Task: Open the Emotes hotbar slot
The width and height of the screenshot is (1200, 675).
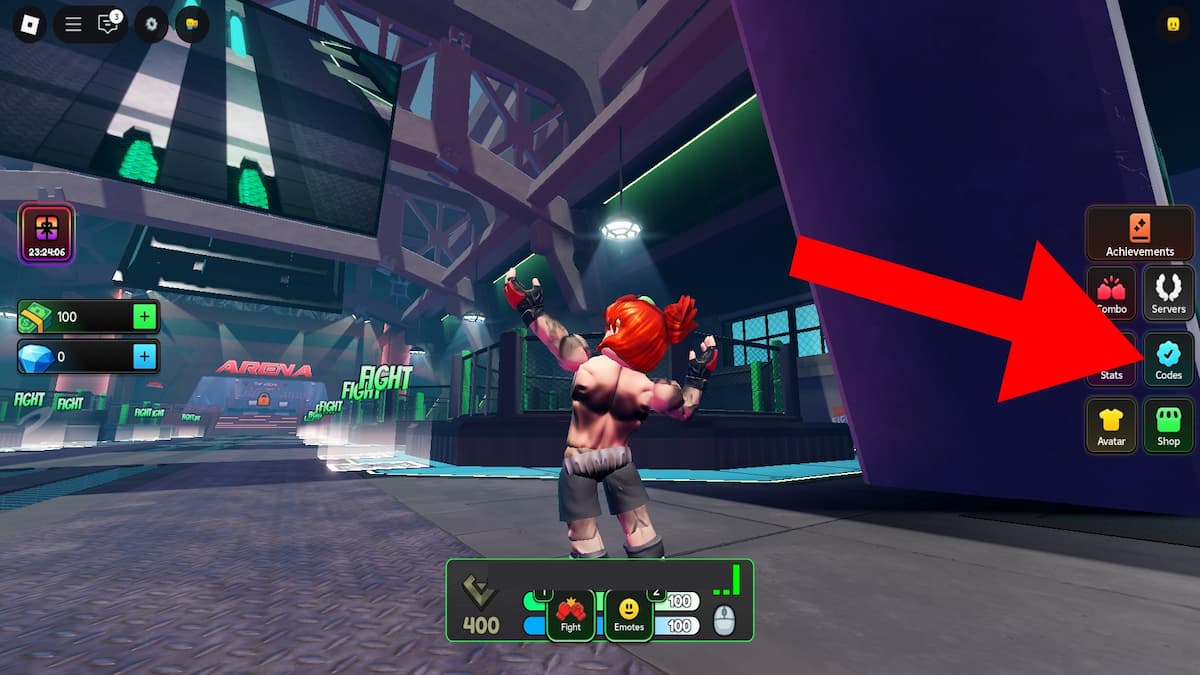Action: (x=629, y=614)
